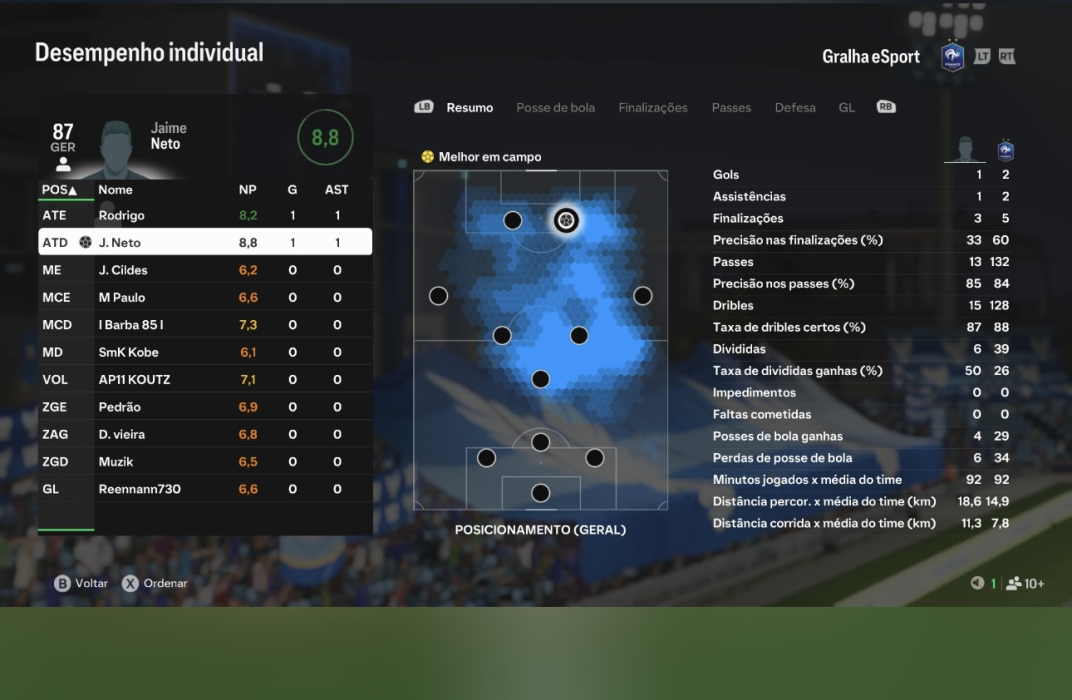This screenshot has height=700, width=1072.
Task: Select Pedrão's player row
Action: 205,407
